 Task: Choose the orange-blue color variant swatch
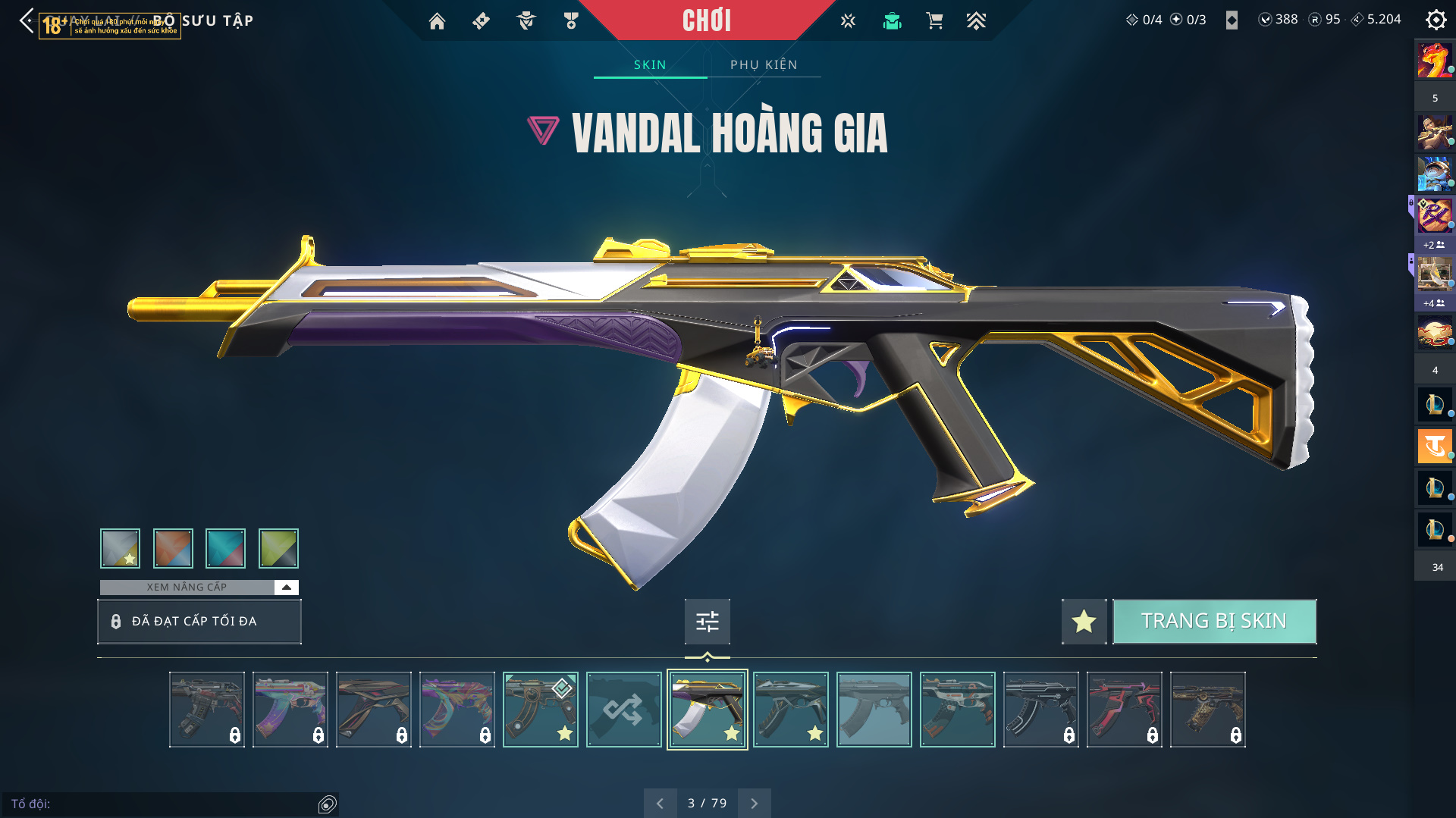click(173, 548)
